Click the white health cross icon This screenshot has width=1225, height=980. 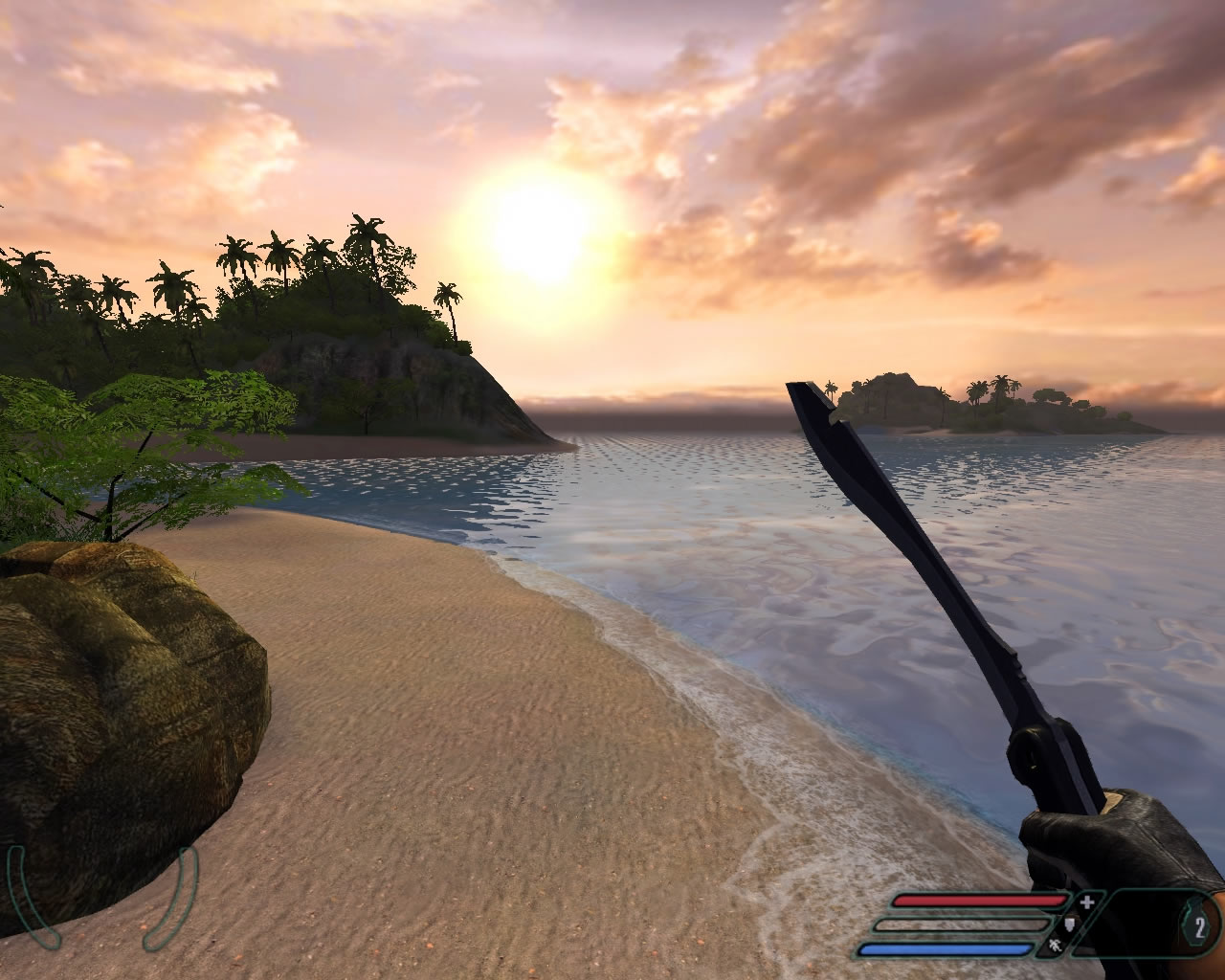tap(1087, 902)
